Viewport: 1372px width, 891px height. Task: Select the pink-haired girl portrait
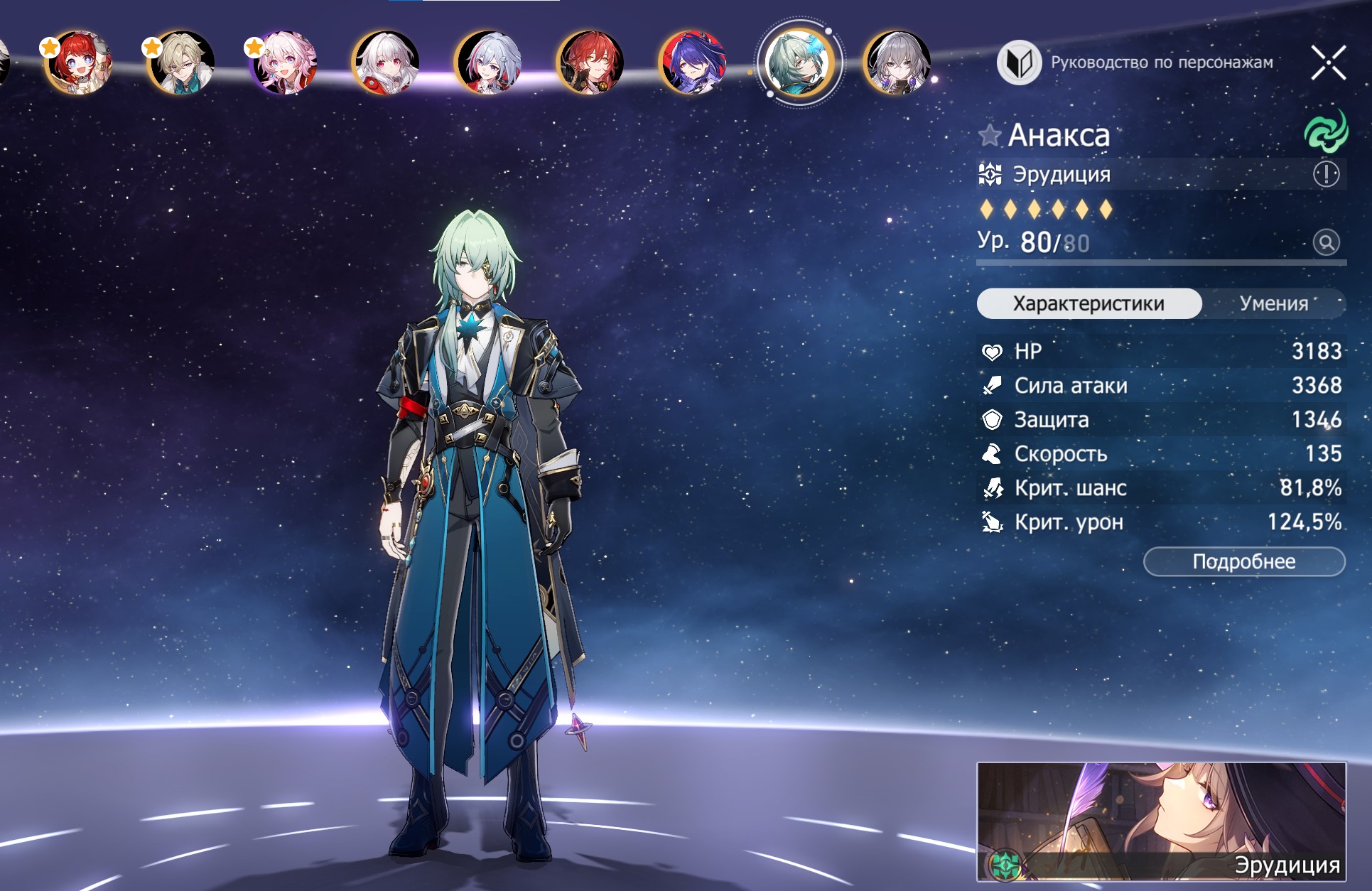(283, 63)
